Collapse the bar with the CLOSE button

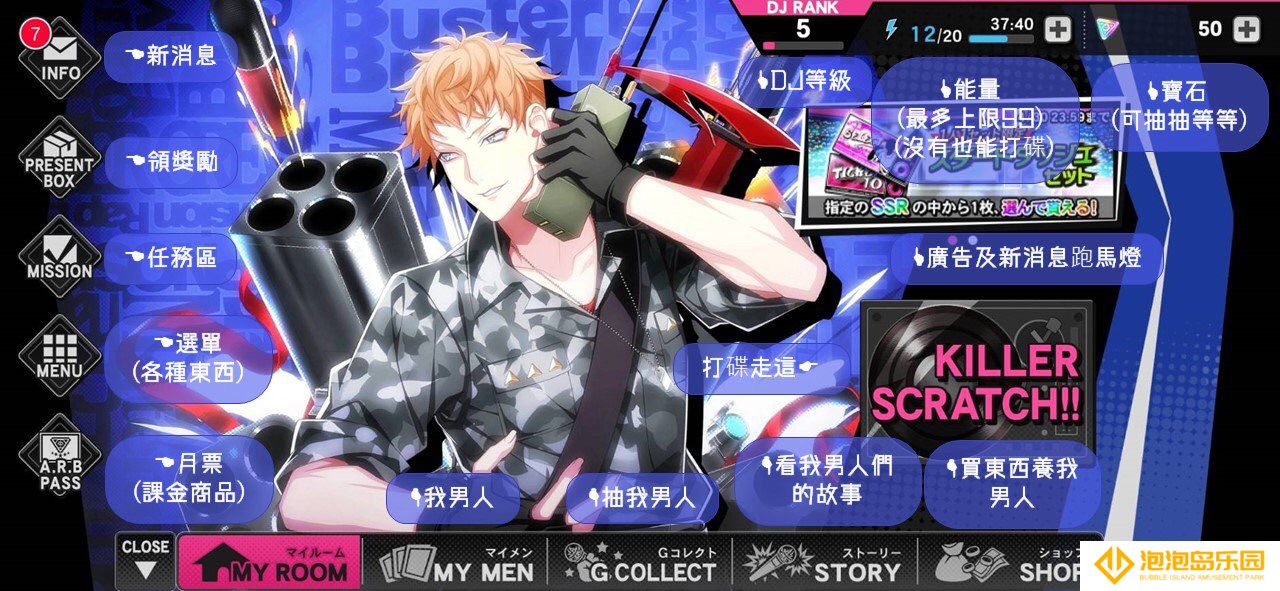point(146,560)
